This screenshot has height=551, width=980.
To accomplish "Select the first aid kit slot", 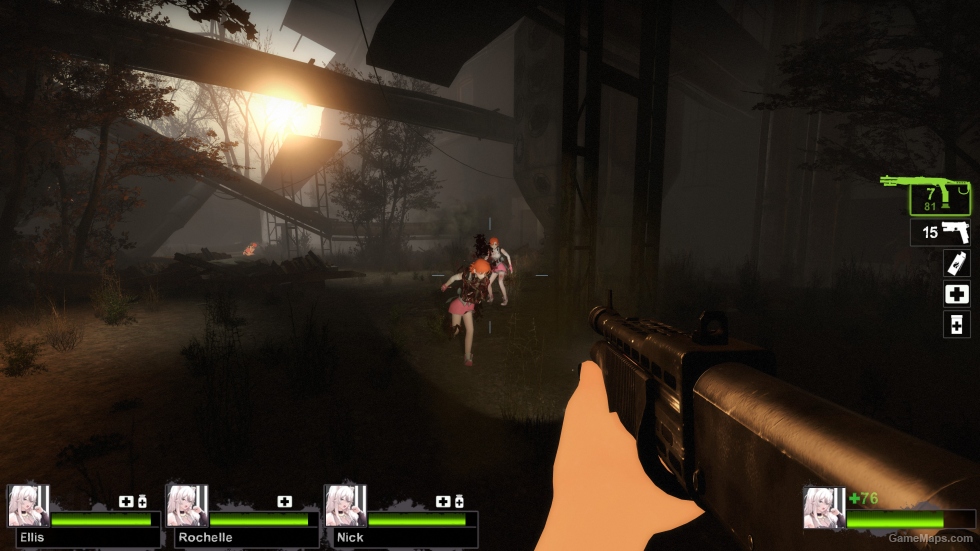I will [957, 294].
